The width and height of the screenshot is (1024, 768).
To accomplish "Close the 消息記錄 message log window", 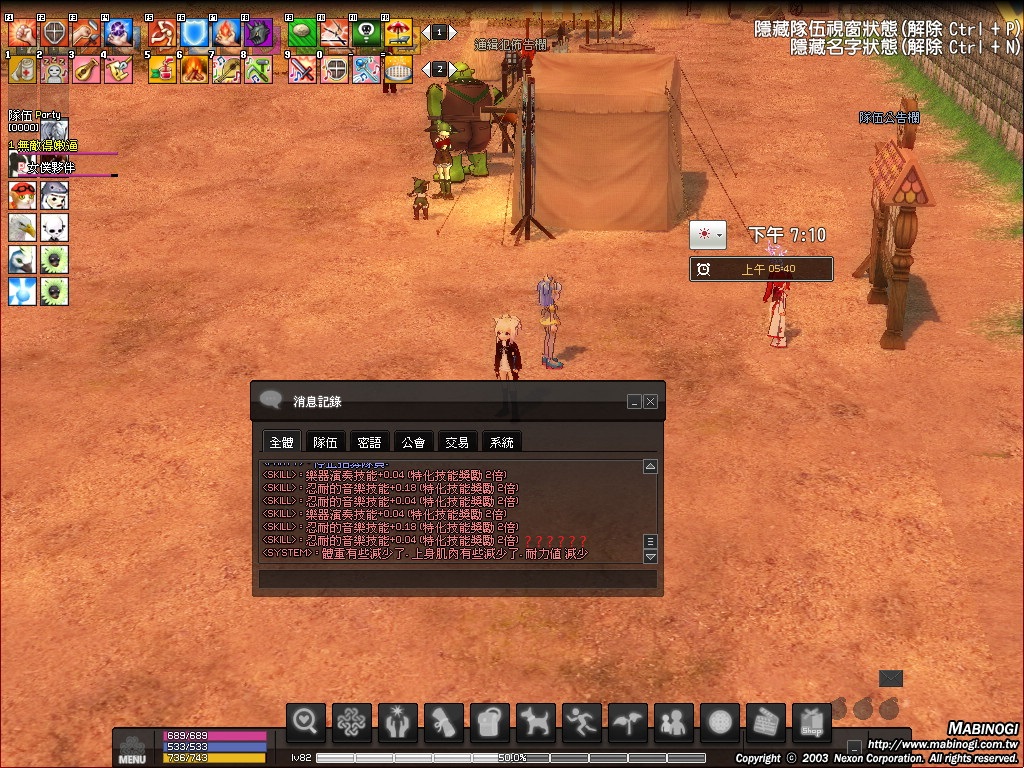I will point(651,401).
